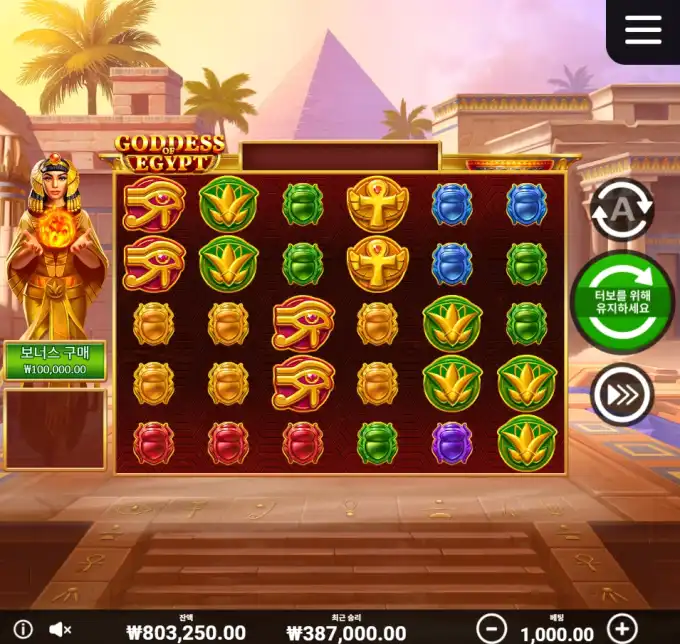Buy the bonus for ₩100,000.00
This screenshot has height=644, width=680.
point(55,360)
